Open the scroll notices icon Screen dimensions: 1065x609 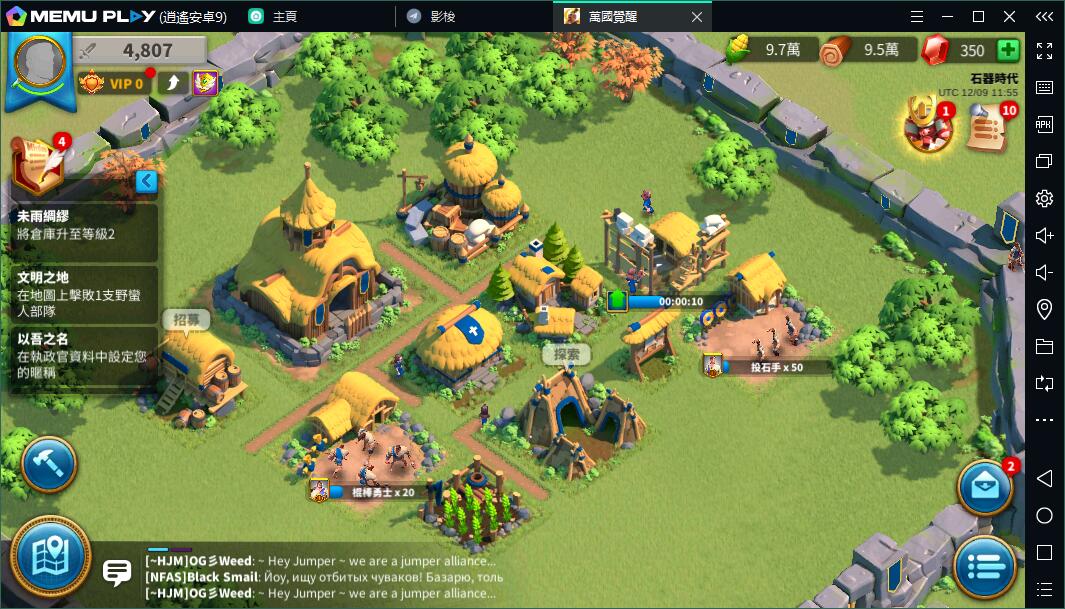[x=987, y=128]
